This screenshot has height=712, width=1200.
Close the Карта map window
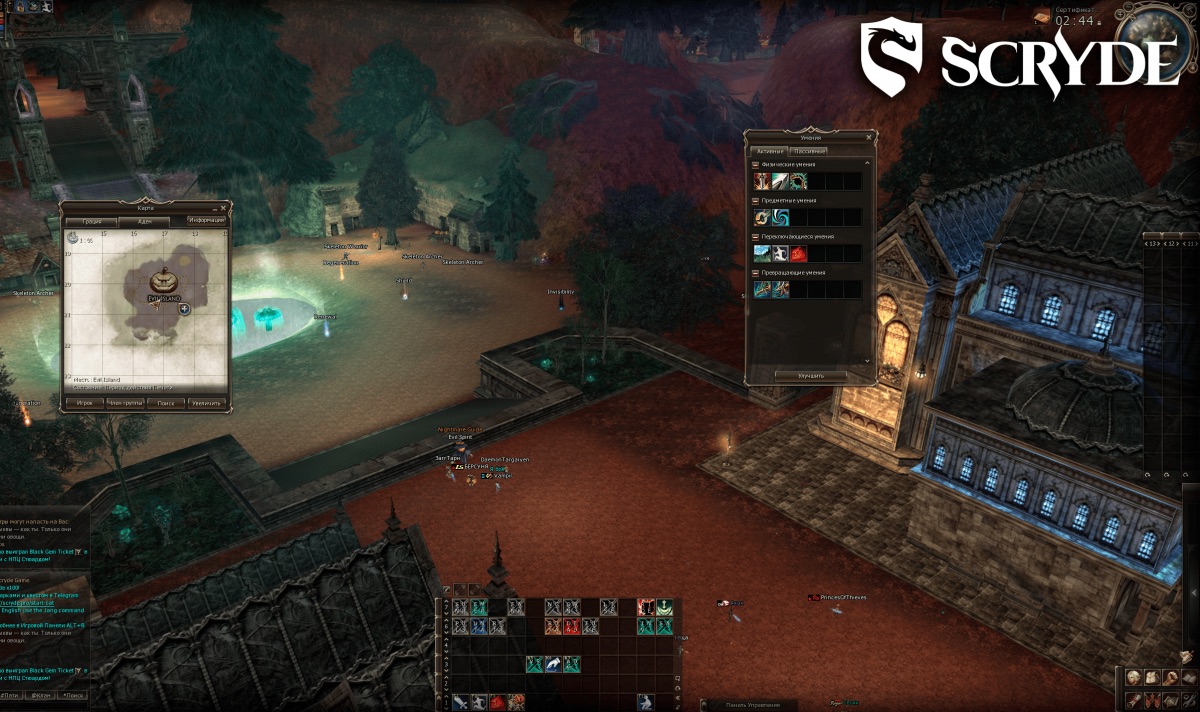pos(224,207)
